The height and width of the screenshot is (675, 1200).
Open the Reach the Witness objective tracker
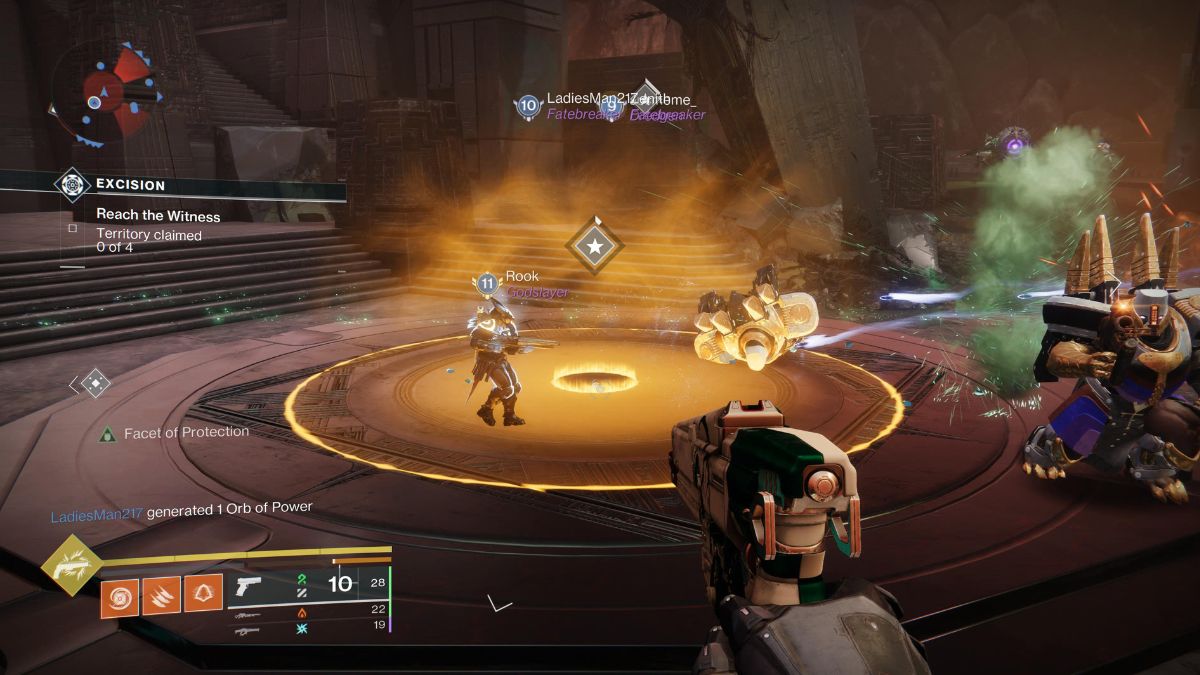click(x=158, y=216)
